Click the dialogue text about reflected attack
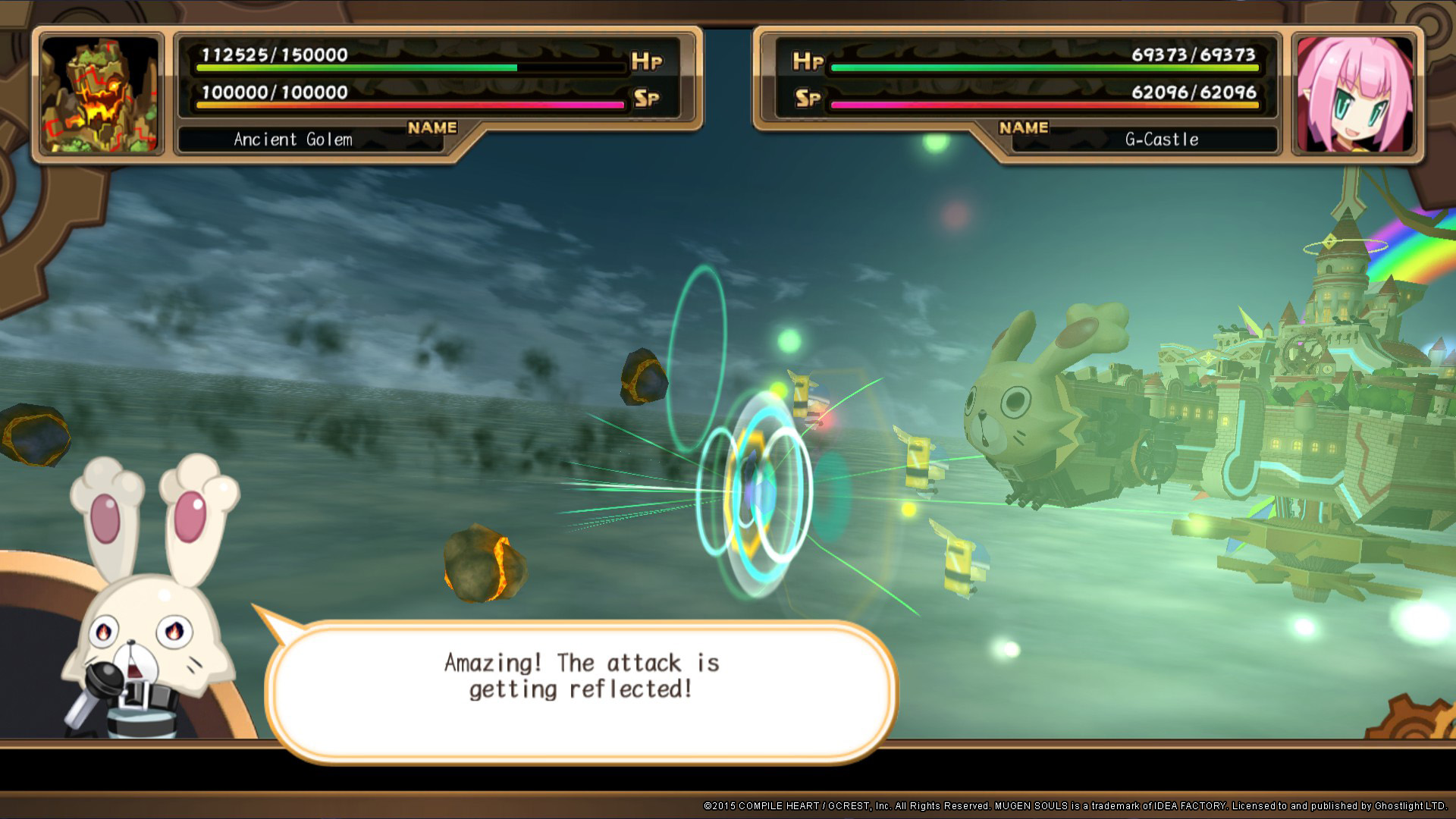The height and width of the screenshot is (819, 1456). (x=580, y=675)
